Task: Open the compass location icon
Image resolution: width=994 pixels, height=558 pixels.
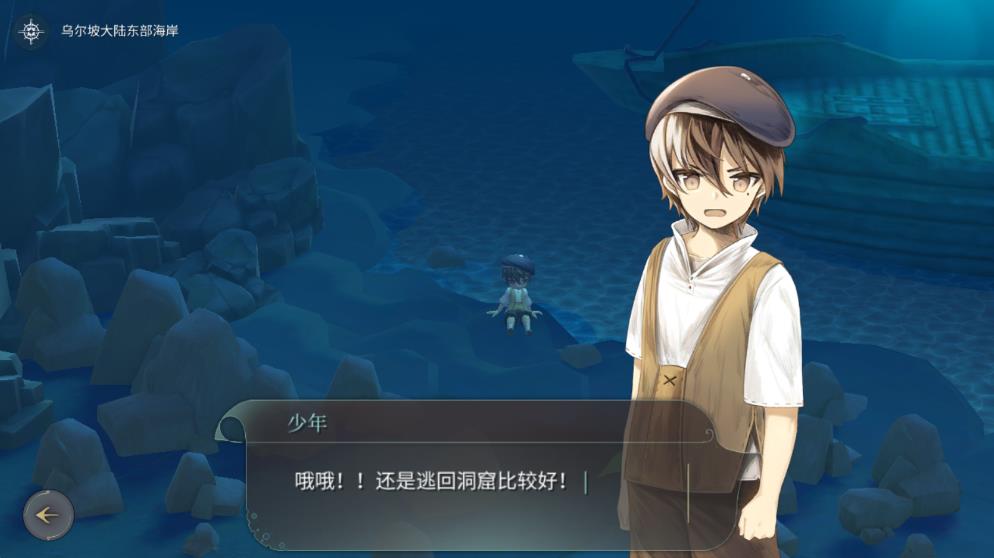Action: click(x=32, y=31)
